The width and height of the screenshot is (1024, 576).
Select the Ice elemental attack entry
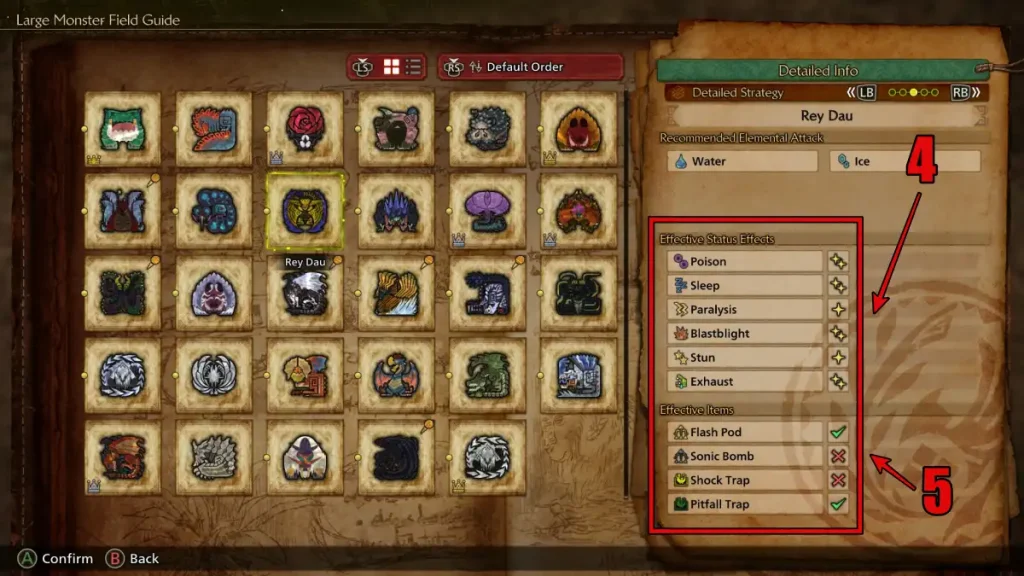click(x=904, y=161)
